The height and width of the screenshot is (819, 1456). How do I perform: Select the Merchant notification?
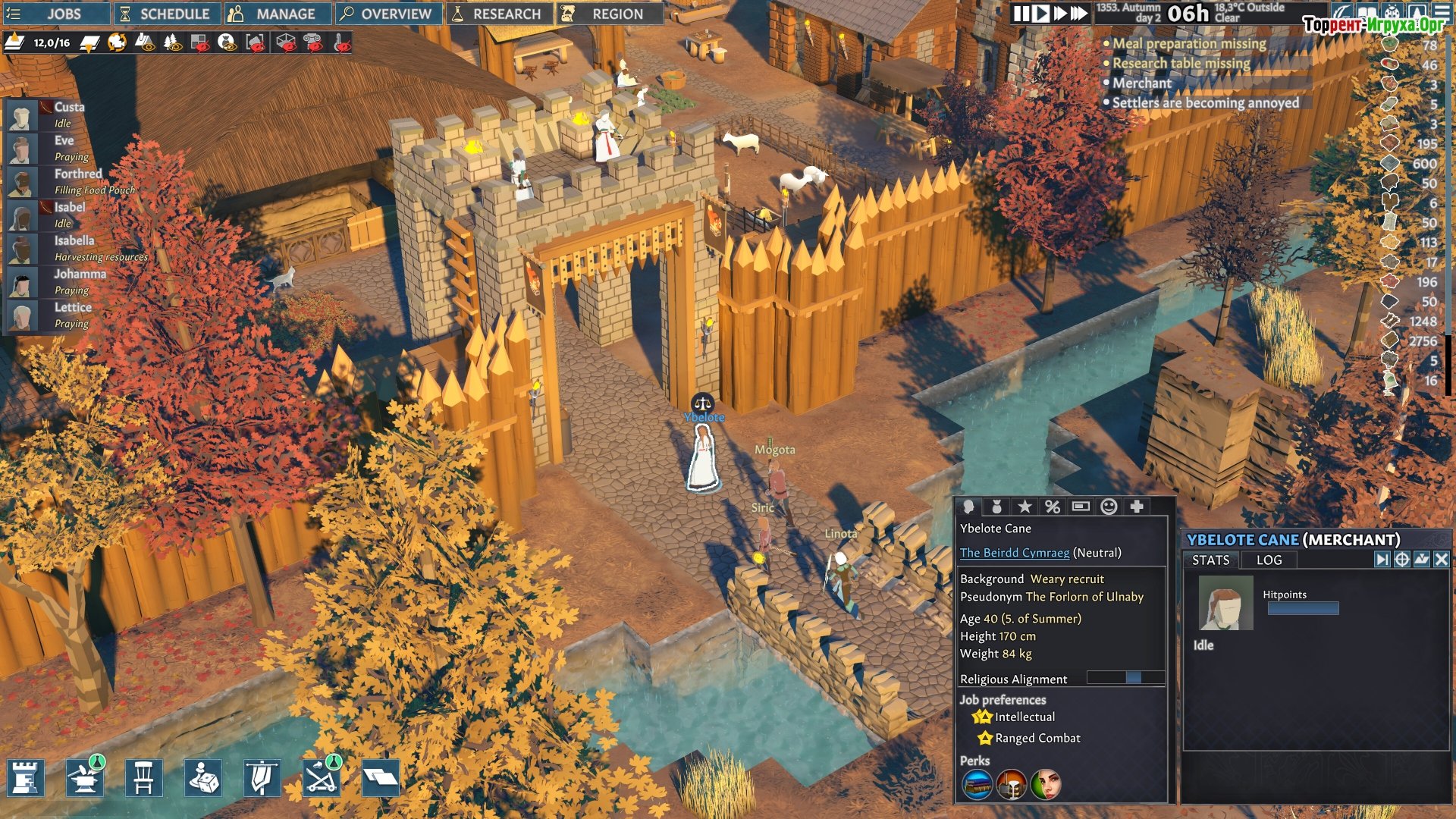pos(1141,83)
